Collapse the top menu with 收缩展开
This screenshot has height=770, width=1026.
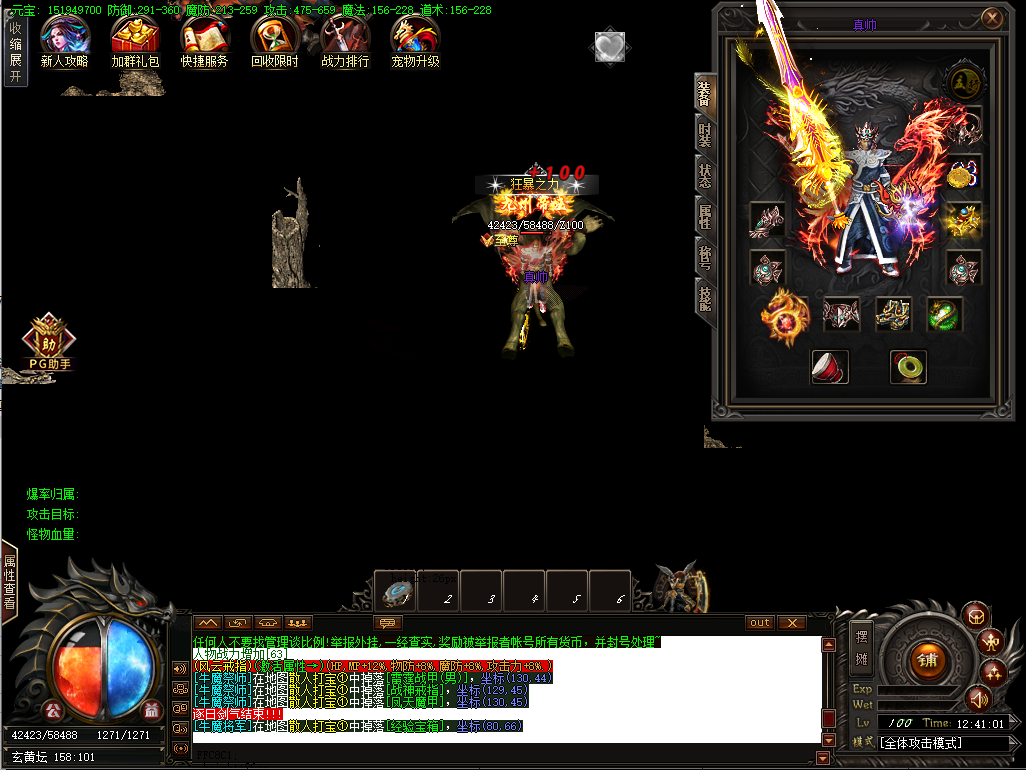pos(15,46)
